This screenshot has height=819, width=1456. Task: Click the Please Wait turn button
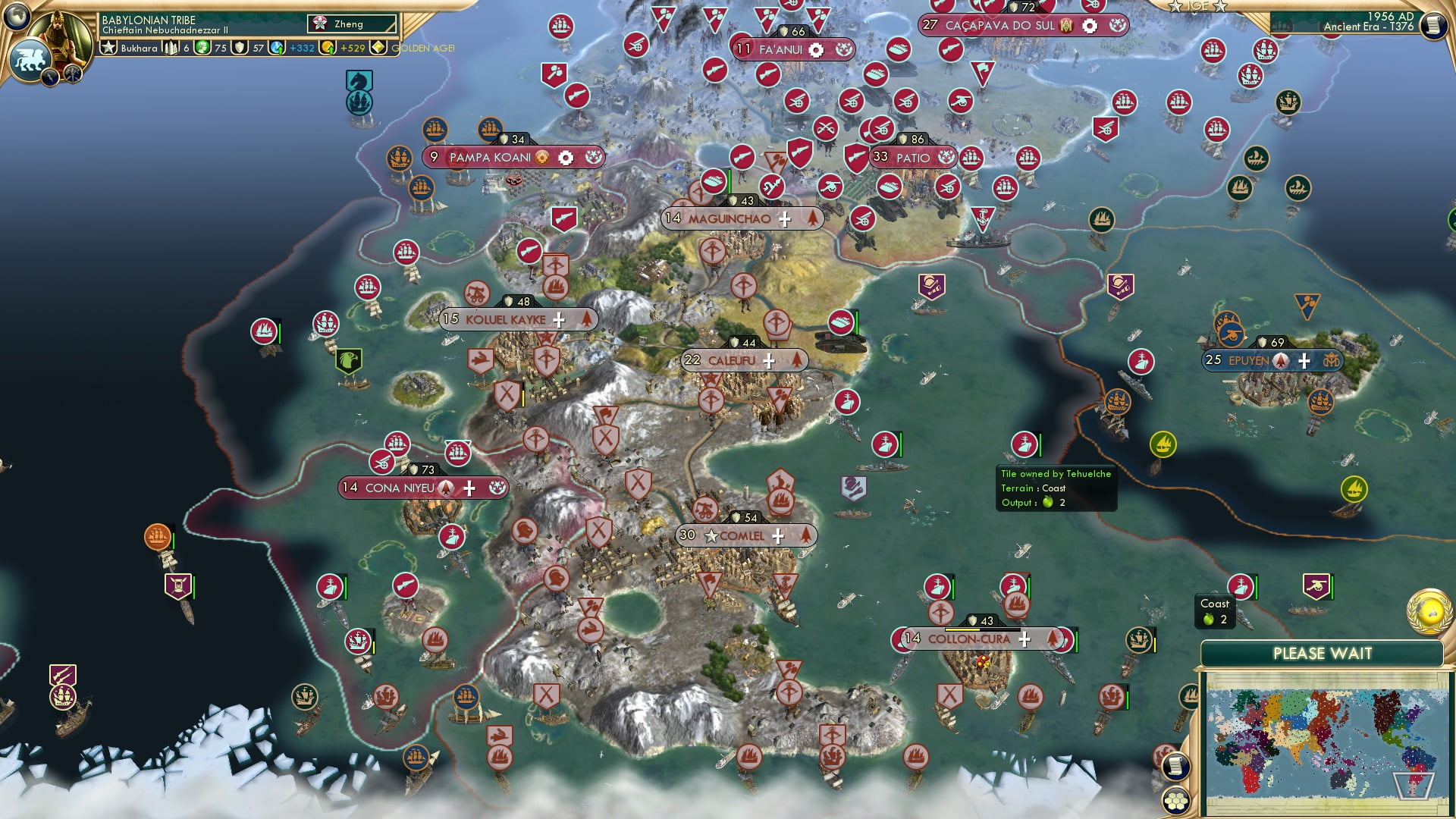coord(1322,654)
